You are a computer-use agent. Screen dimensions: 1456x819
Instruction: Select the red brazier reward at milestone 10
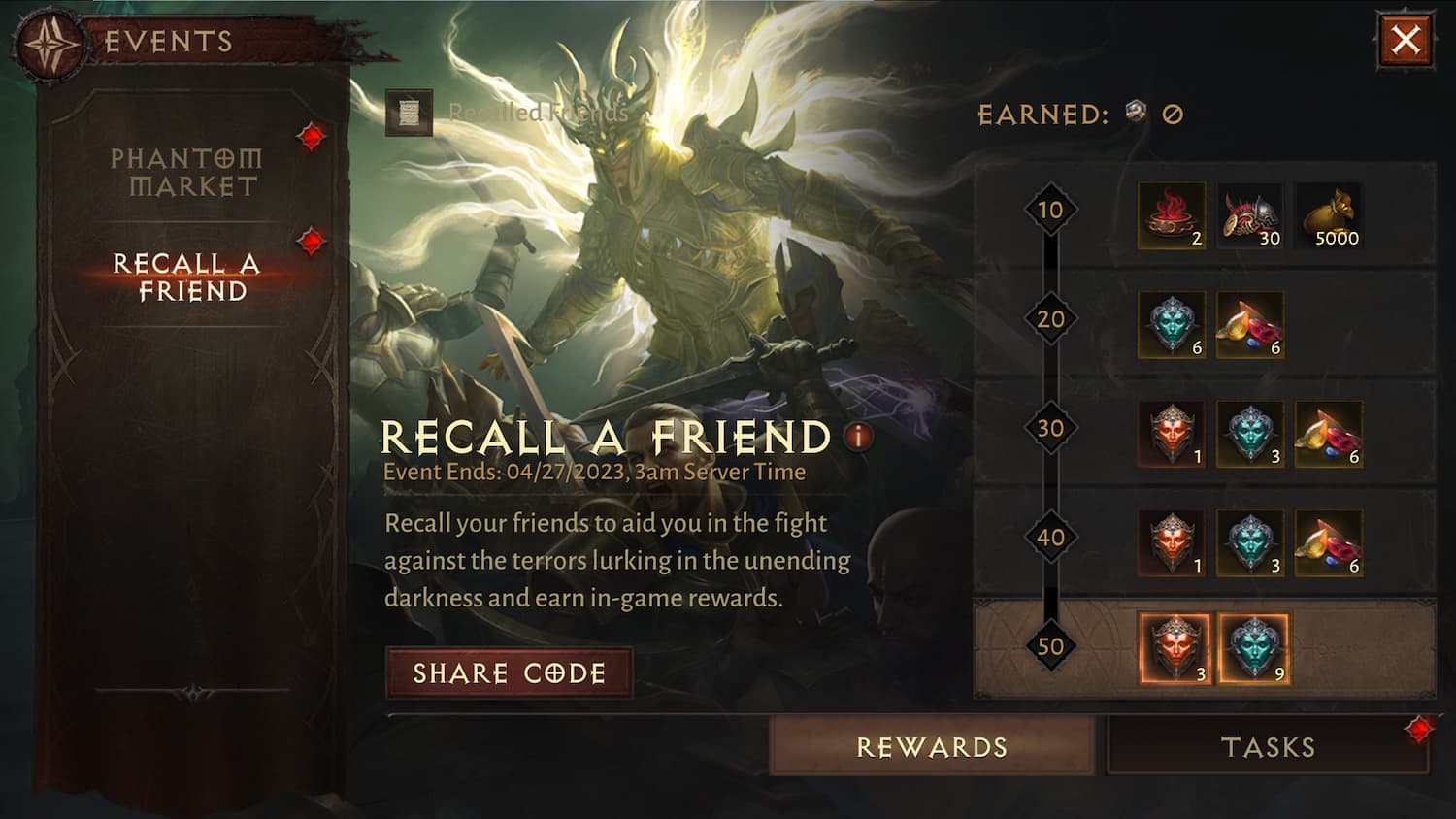point(1170,215)
